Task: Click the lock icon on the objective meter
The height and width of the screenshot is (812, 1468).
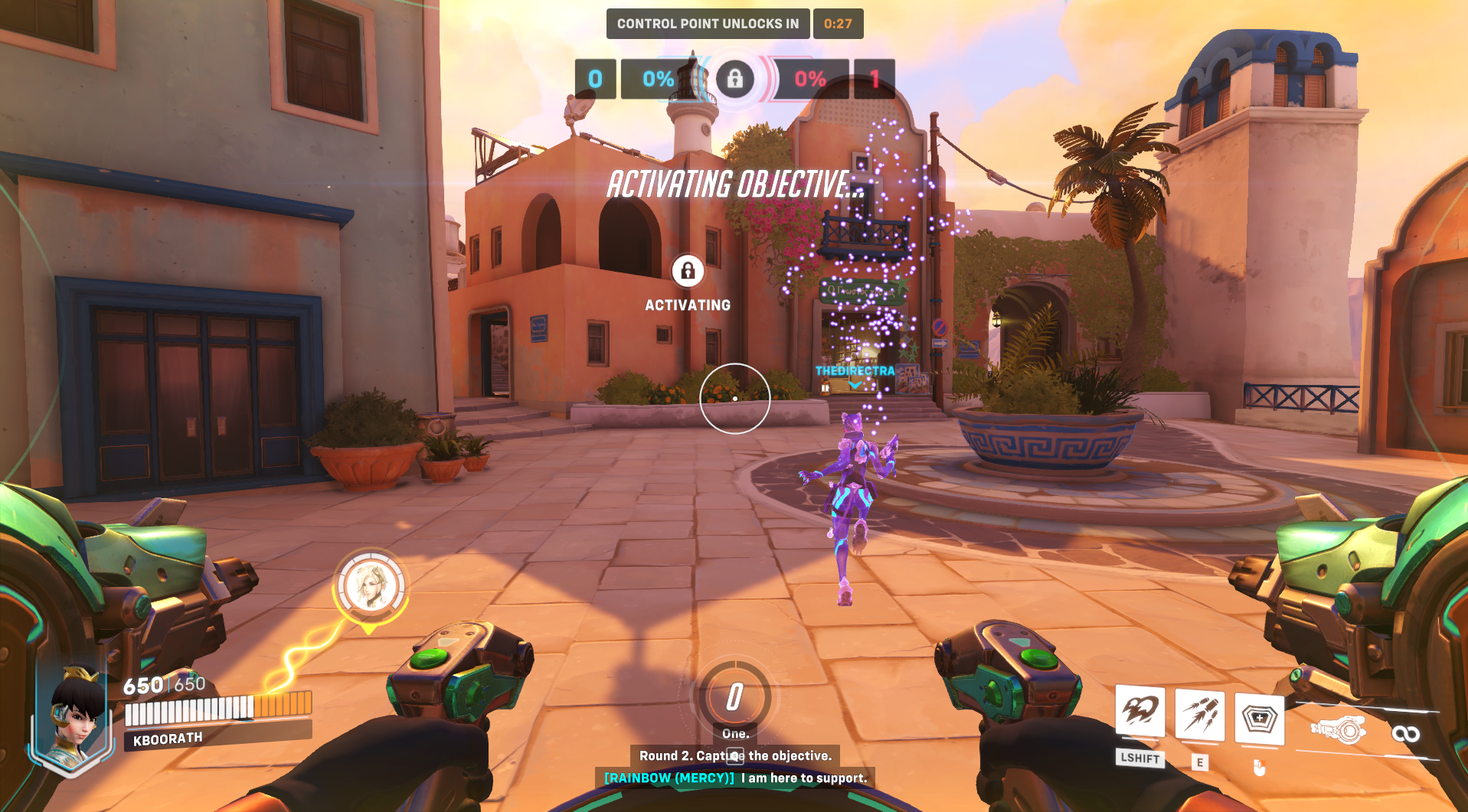Action: point(736,79)
